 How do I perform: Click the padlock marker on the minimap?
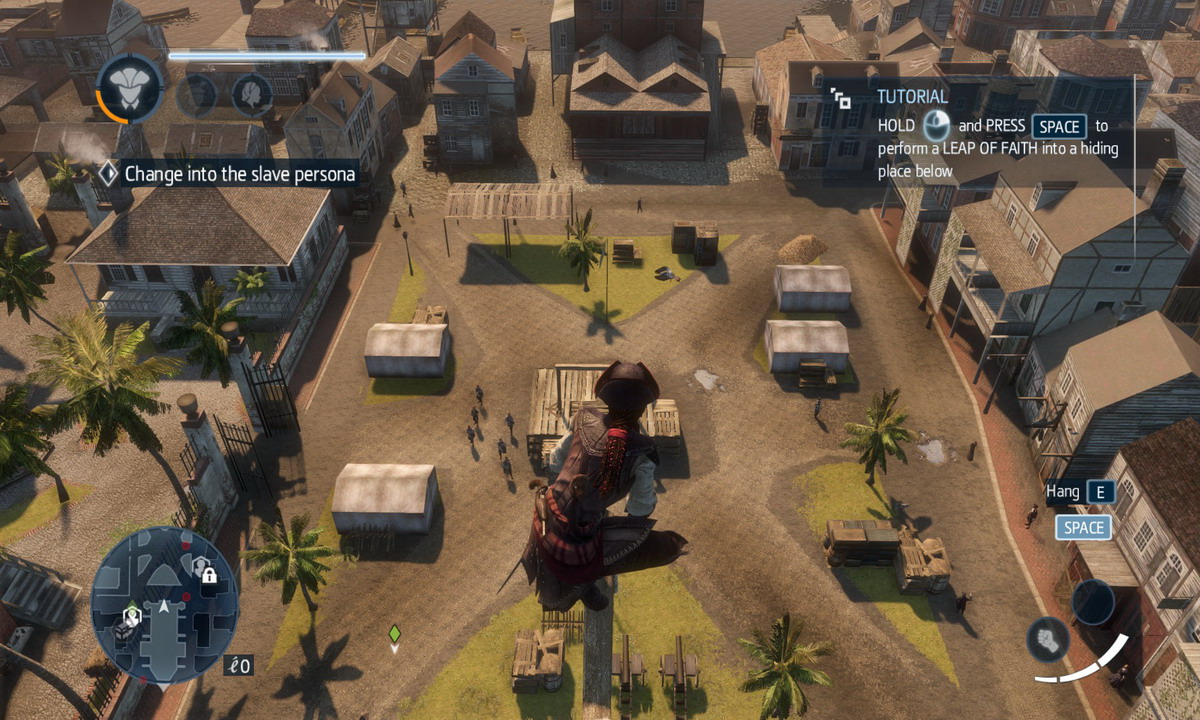pyautogui.click(x=208, y=574)
